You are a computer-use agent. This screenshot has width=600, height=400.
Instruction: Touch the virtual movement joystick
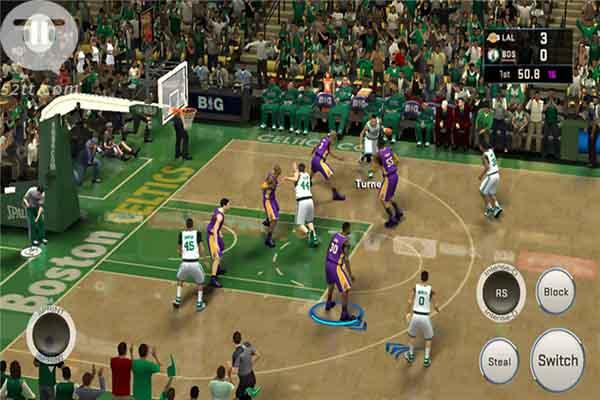pos(50,334)
